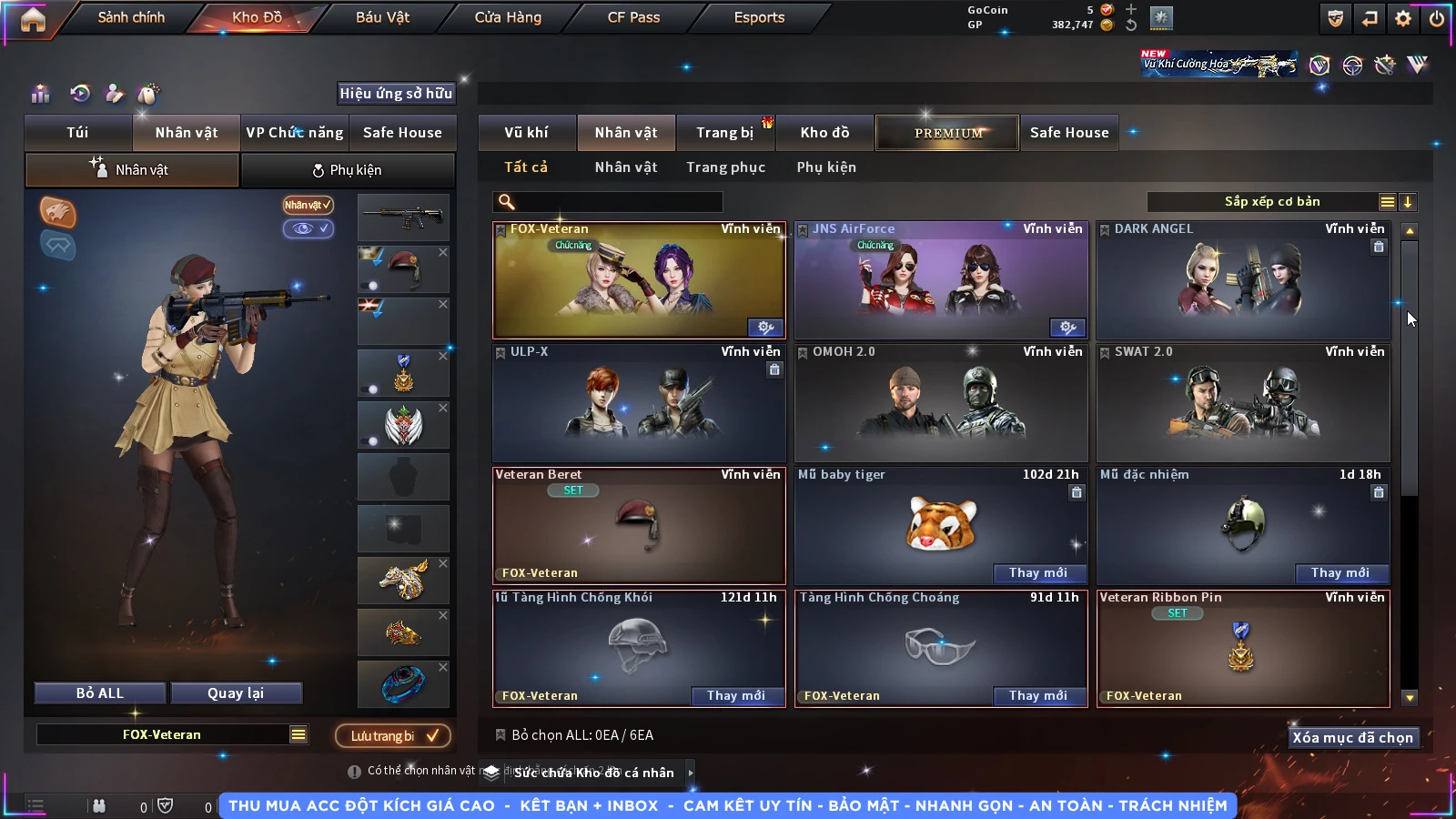The width and height of the screenshot is (1456, 819).
Task: Filter by Trang phục category
Action: point(725,167)
